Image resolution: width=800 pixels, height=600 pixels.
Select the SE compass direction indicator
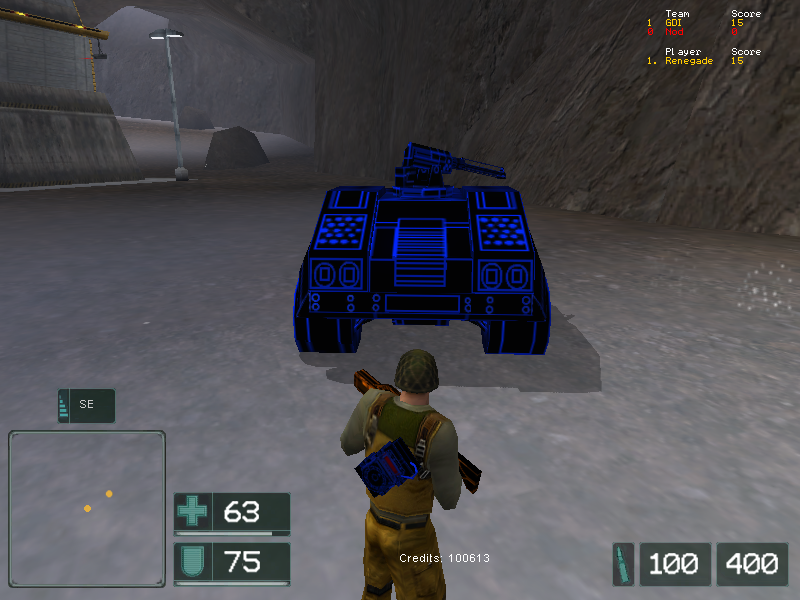(86, 405)
